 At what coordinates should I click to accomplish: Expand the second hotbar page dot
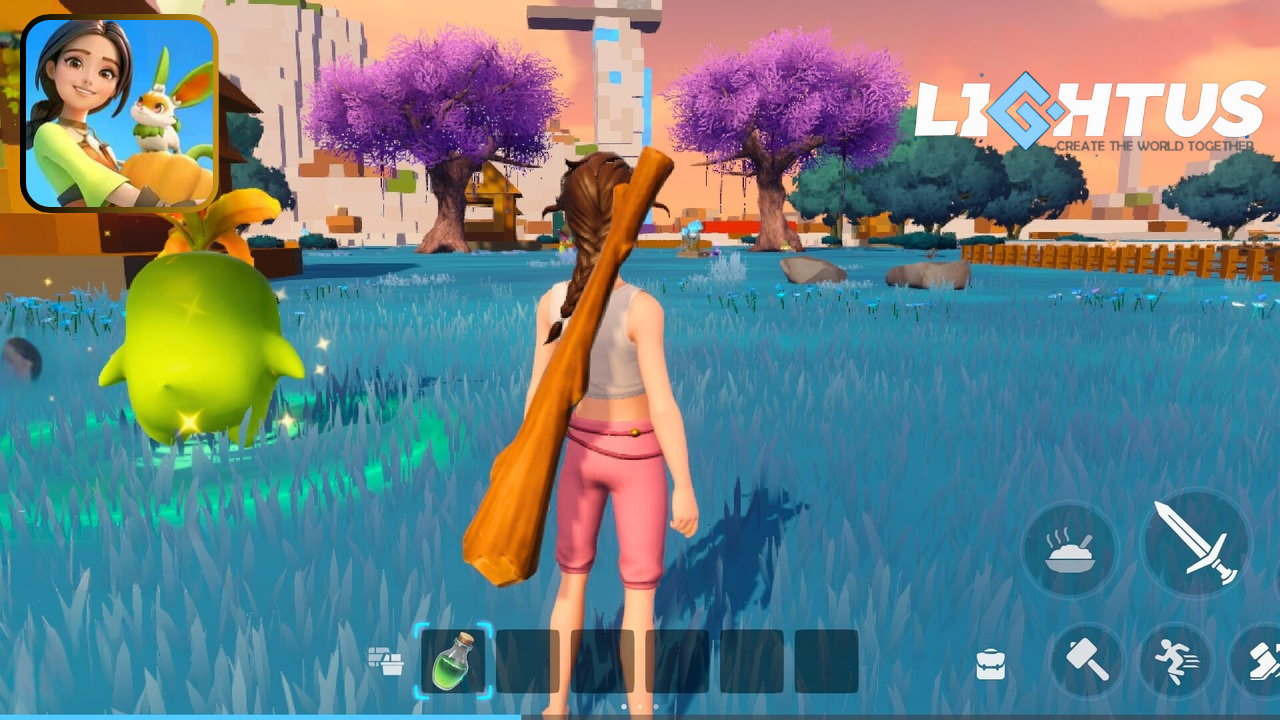coord(640,706)
